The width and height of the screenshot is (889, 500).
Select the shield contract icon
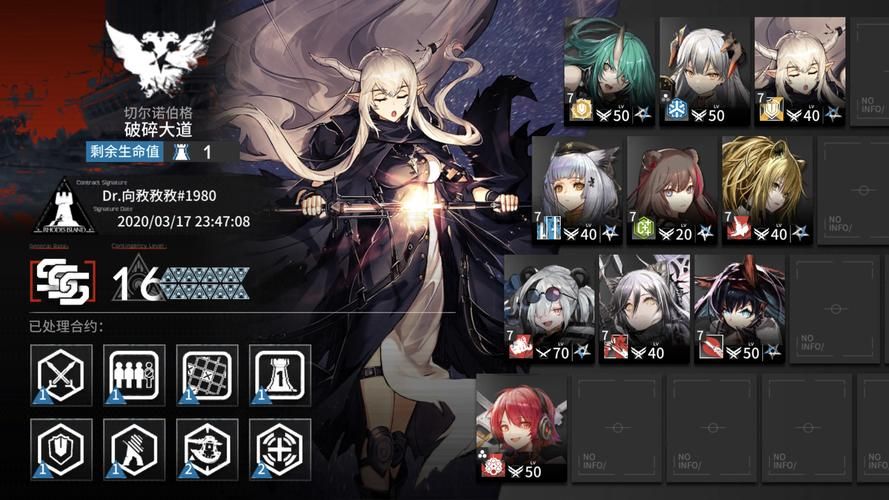[61, 449]
